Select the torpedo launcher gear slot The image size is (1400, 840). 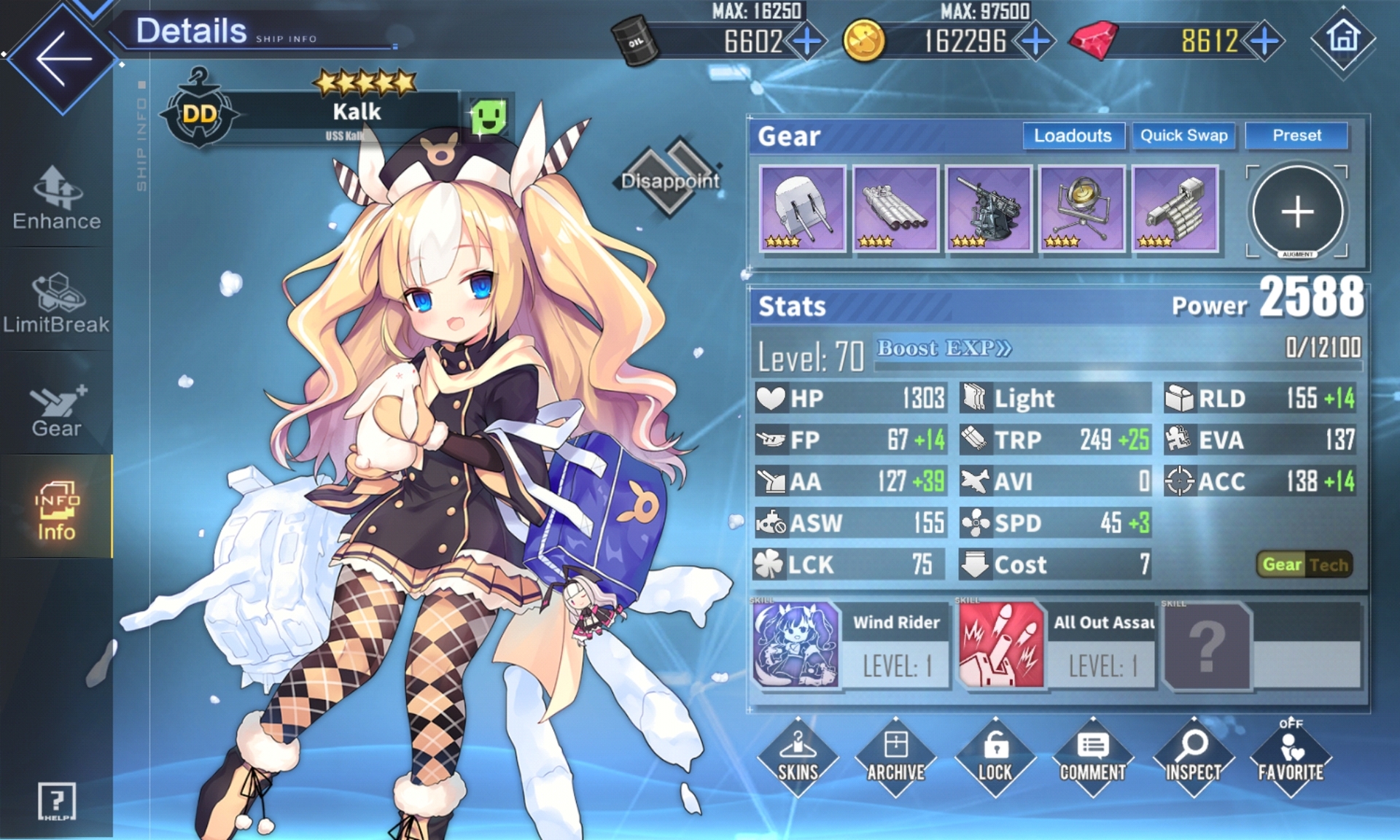pyautogui.click(x=895, y=209)
